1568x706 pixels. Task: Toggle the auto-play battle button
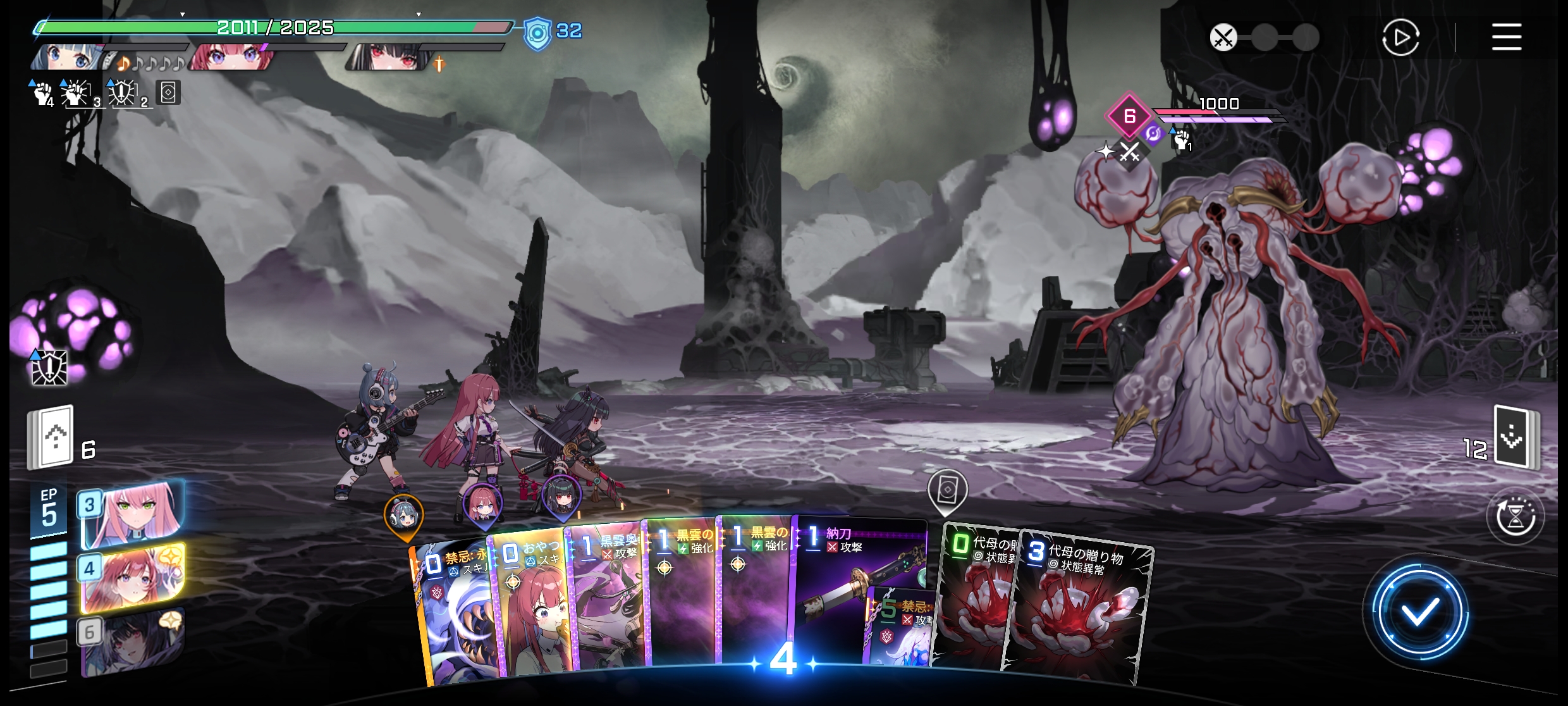(x=1400, y=38)
